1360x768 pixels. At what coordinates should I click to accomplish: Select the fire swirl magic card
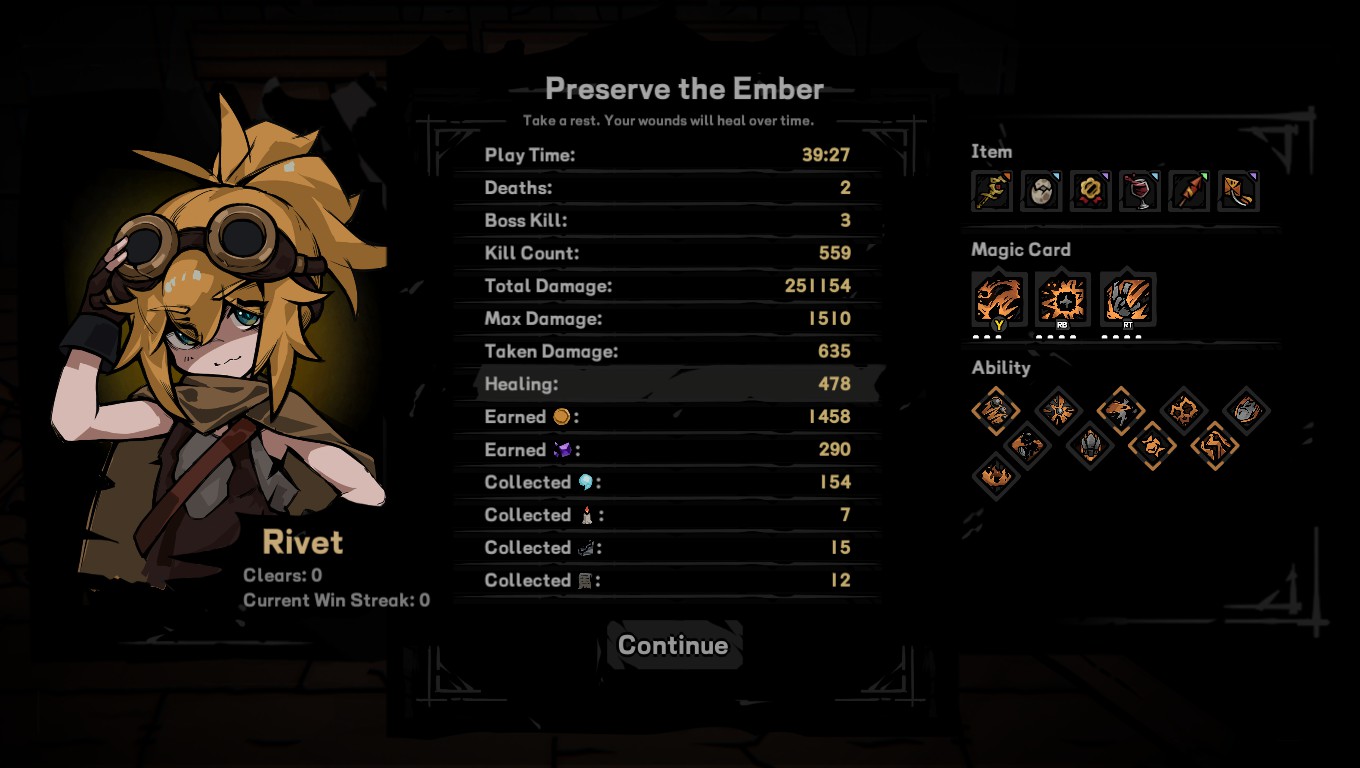tap(999, 299)
